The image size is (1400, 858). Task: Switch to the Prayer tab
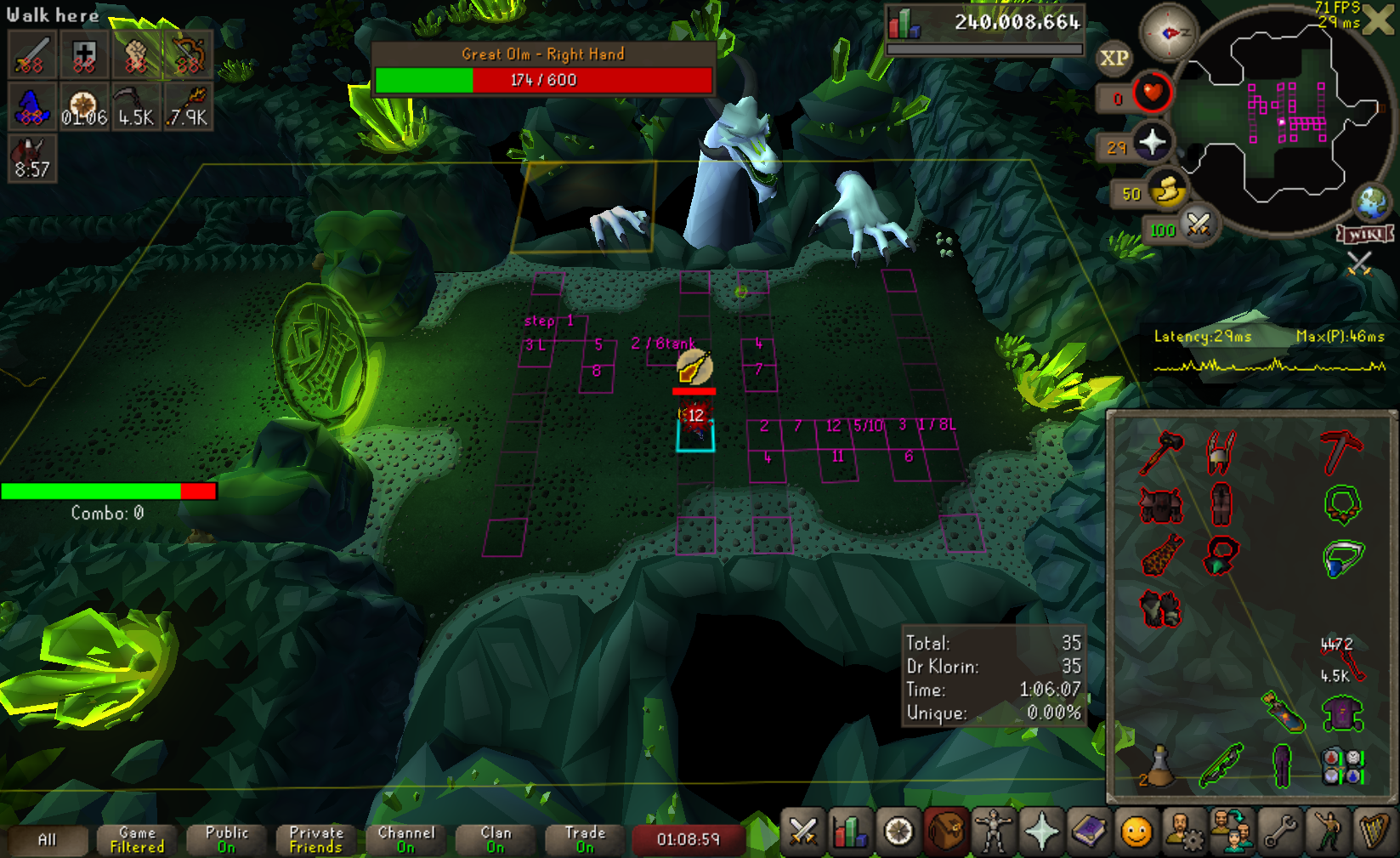tap(1041, 832)
